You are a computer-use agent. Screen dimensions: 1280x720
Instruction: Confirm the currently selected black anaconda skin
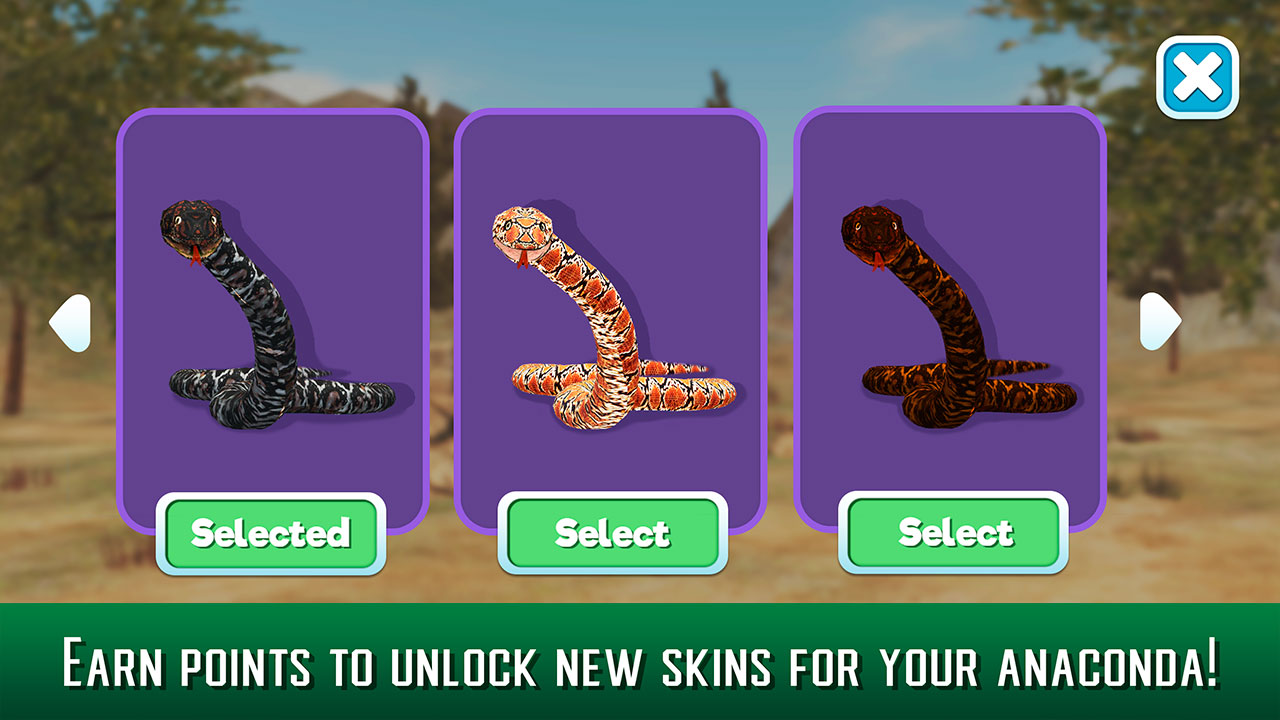[272, 533]
